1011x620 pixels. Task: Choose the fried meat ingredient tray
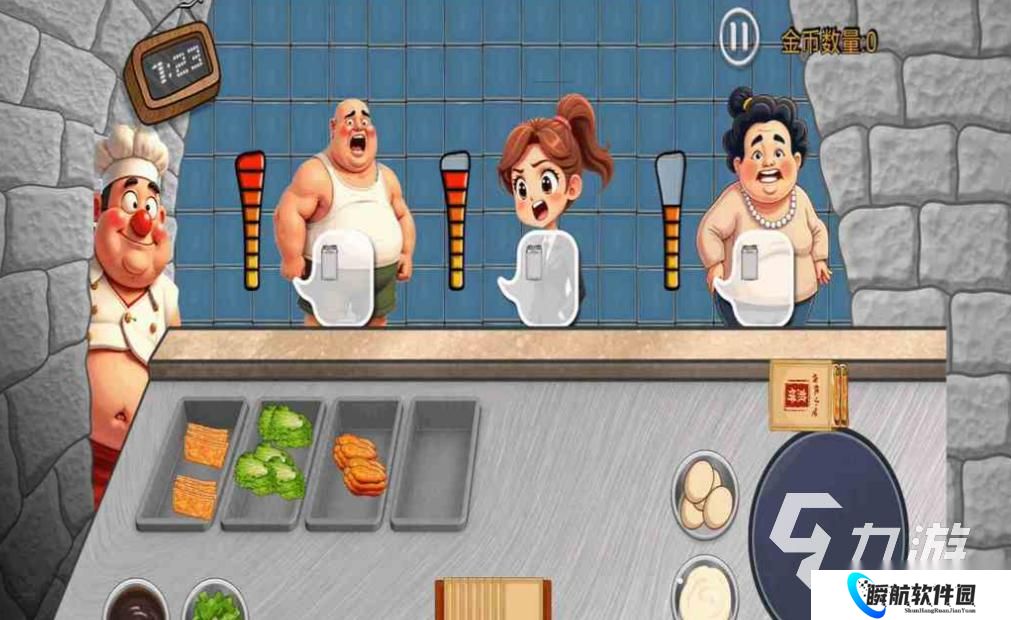358,460
